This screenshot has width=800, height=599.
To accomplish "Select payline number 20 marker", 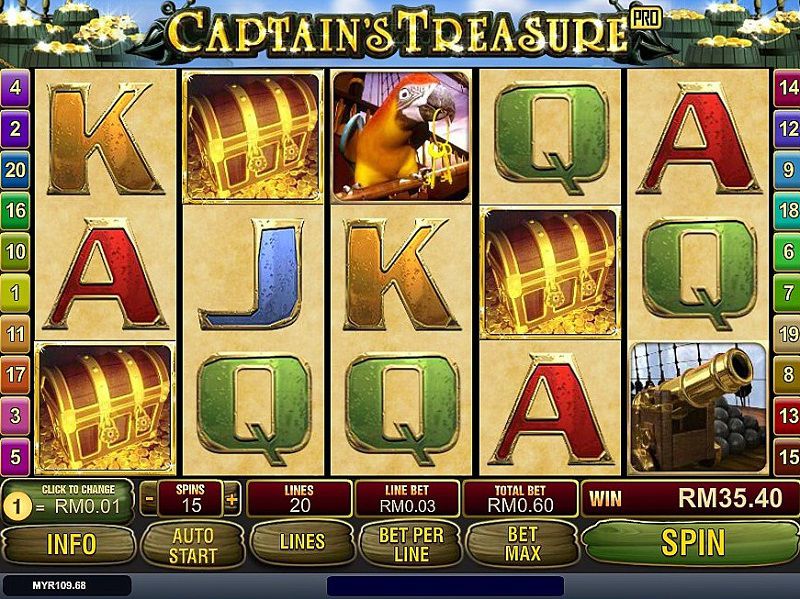I will [x=15, y=169].
